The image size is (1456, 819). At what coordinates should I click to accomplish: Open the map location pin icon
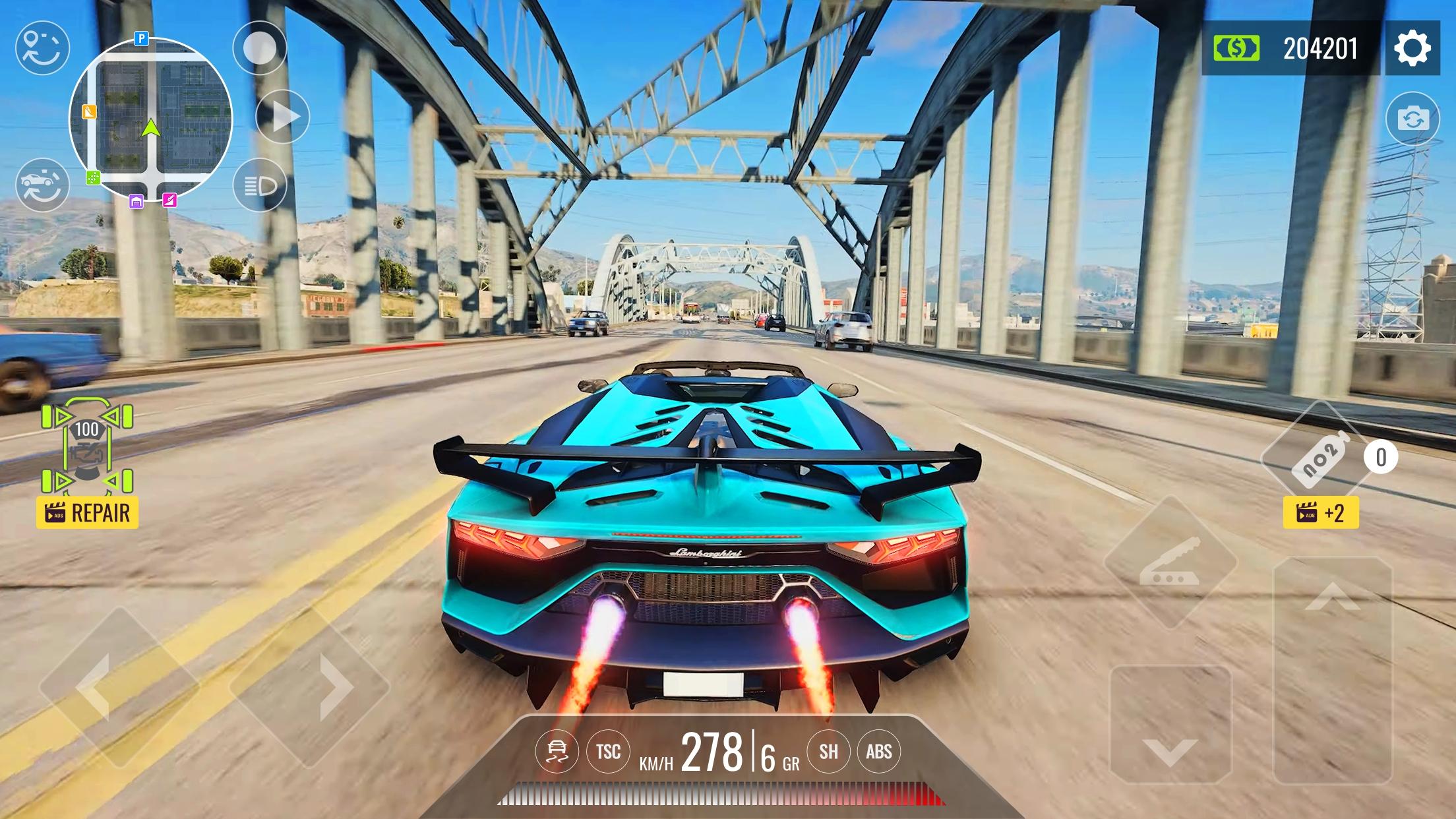[x=42, y=47]
